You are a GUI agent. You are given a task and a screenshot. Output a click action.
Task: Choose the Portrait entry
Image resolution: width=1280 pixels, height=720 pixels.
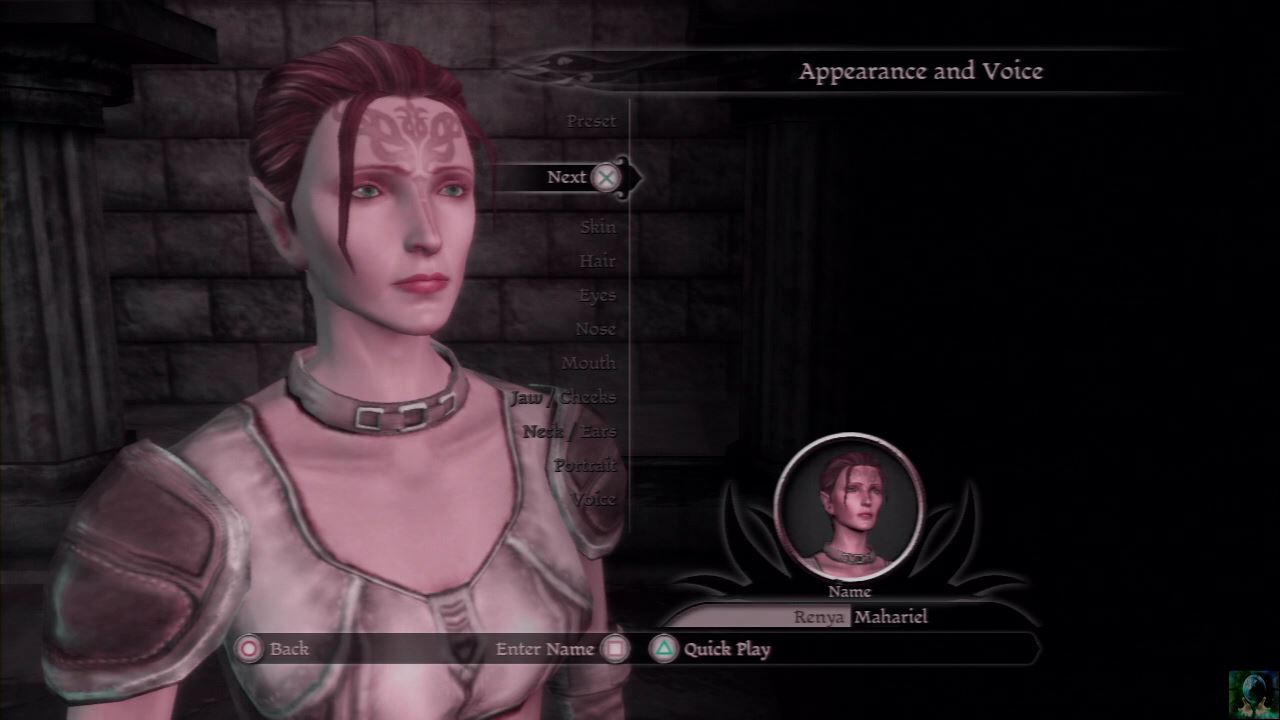[x=585, y=465]
